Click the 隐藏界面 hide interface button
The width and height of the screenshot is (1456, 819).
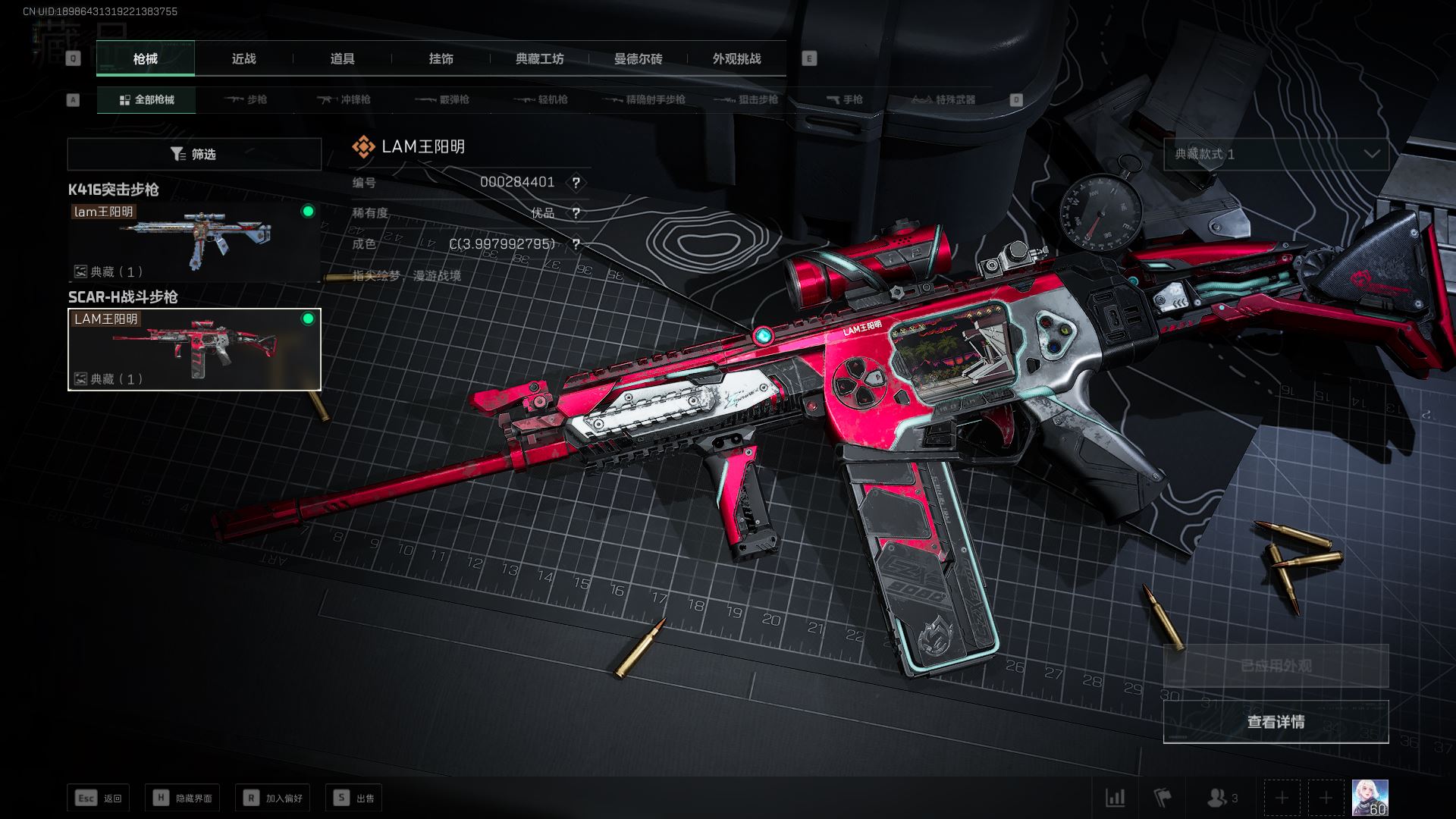[x=182, y=798]
